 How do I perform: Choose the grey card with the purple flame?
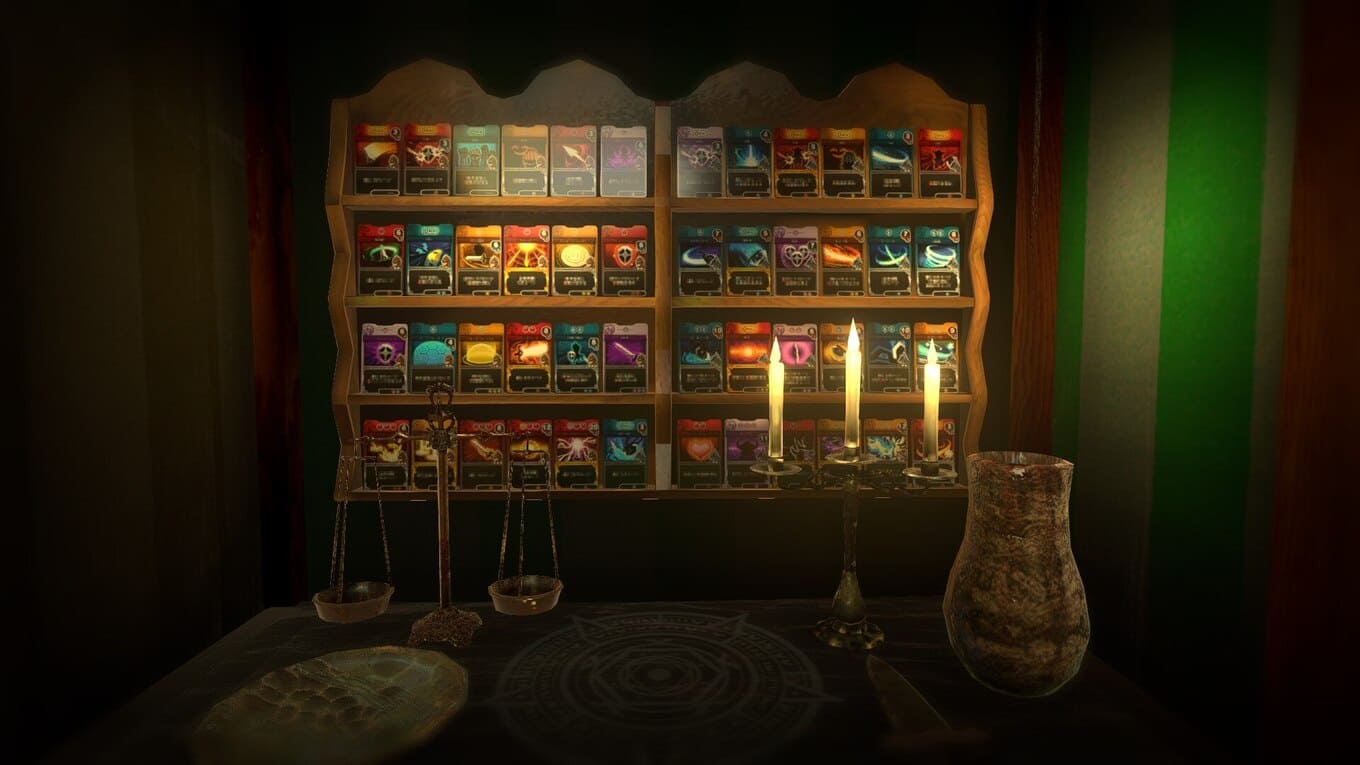[623, 160]
